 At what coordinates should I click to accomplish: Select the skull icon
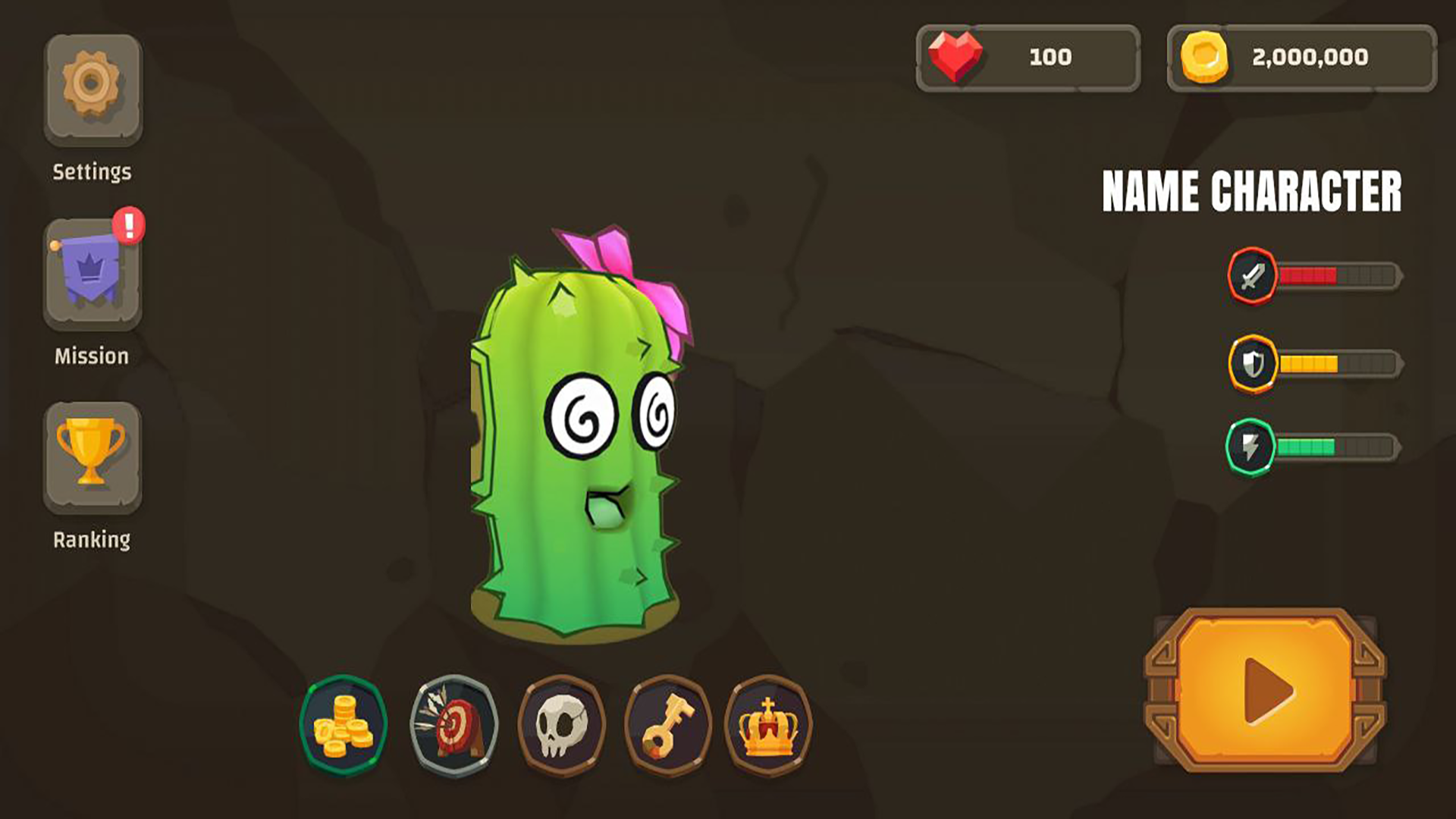561,726
